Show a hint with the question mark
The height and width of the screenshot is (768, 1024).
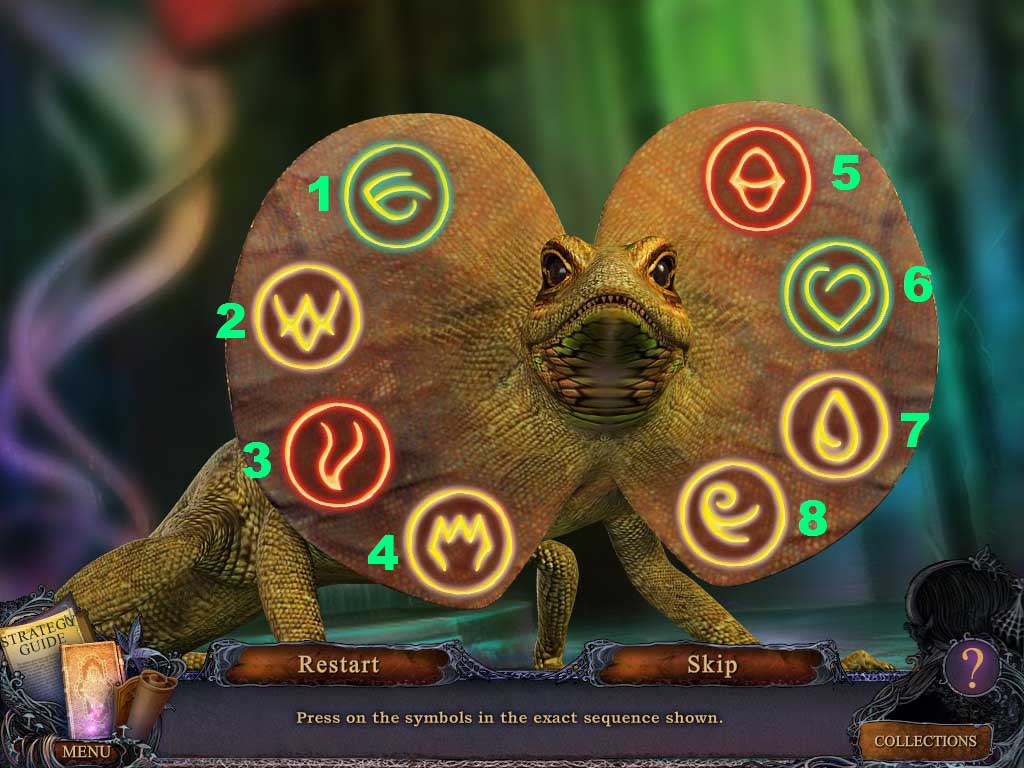click(970, 663)
